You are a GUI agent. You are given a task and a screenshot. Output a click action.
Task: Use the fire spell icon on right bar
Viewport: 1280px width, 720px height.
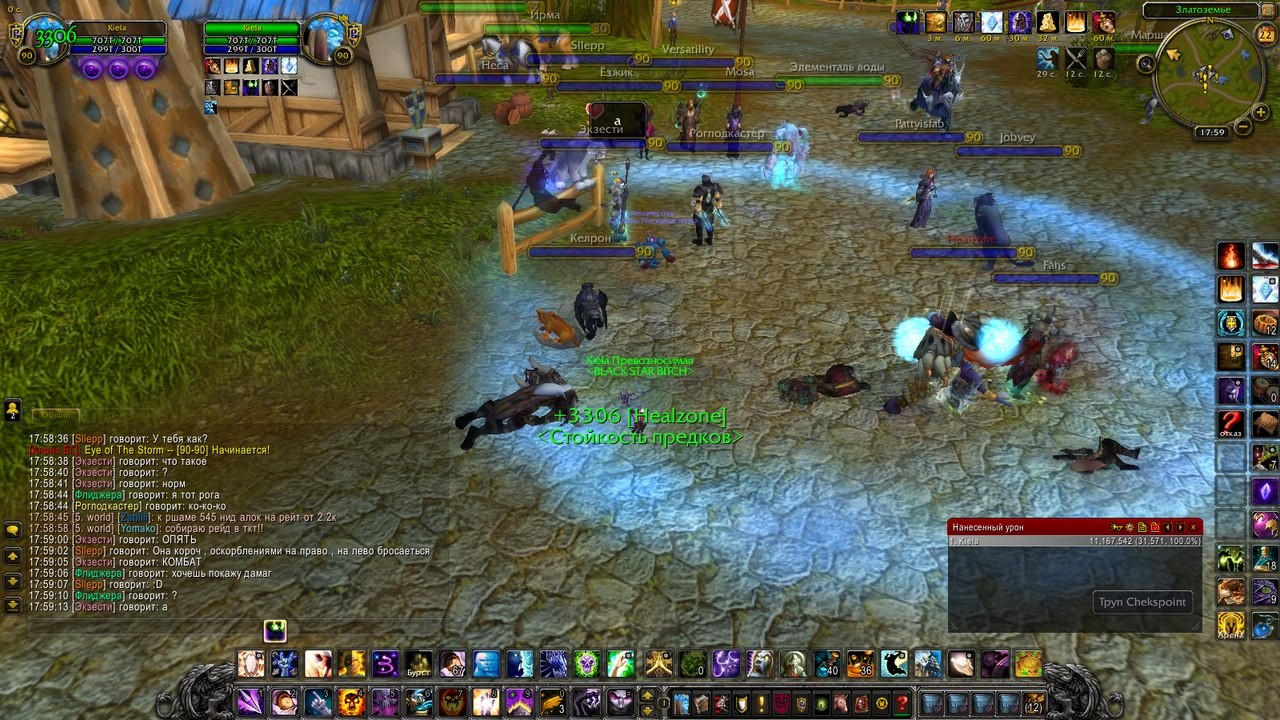click(1230, 256)
